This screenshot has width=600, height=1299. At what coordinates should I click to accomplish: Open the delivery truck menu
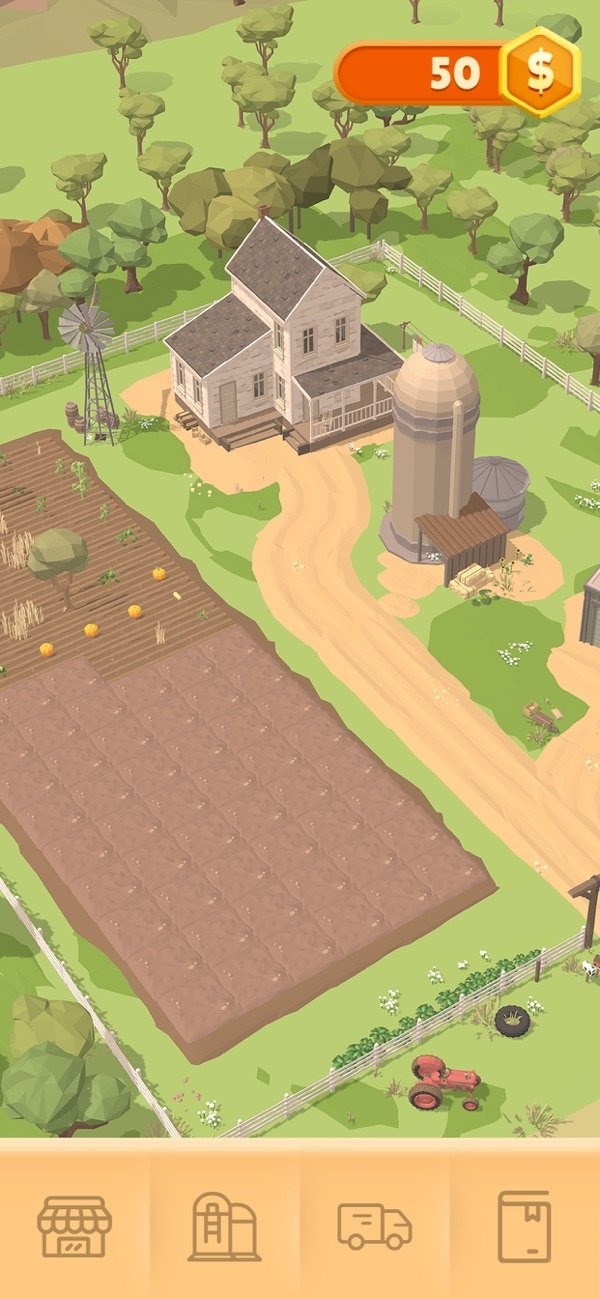pos(375,1225)
